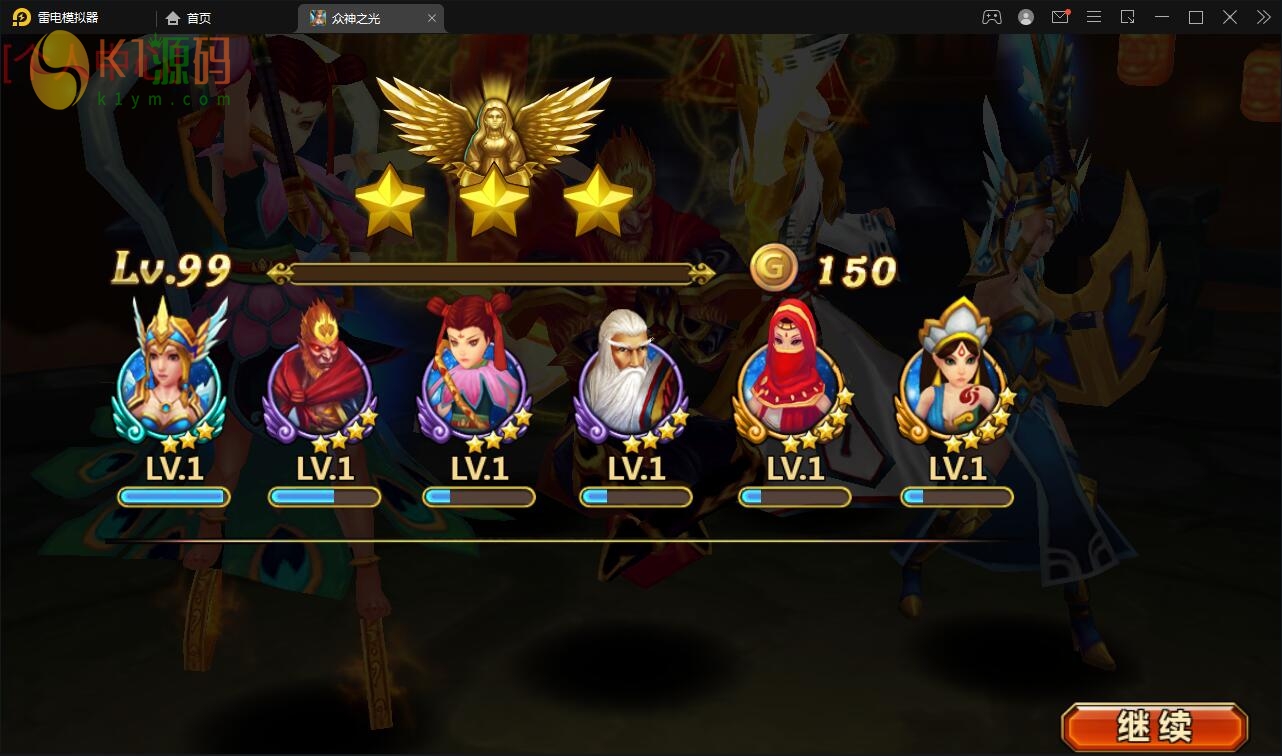1282x756 pixels.
Task: Open the emulator hamburger menu
Action: [1094, 17]
